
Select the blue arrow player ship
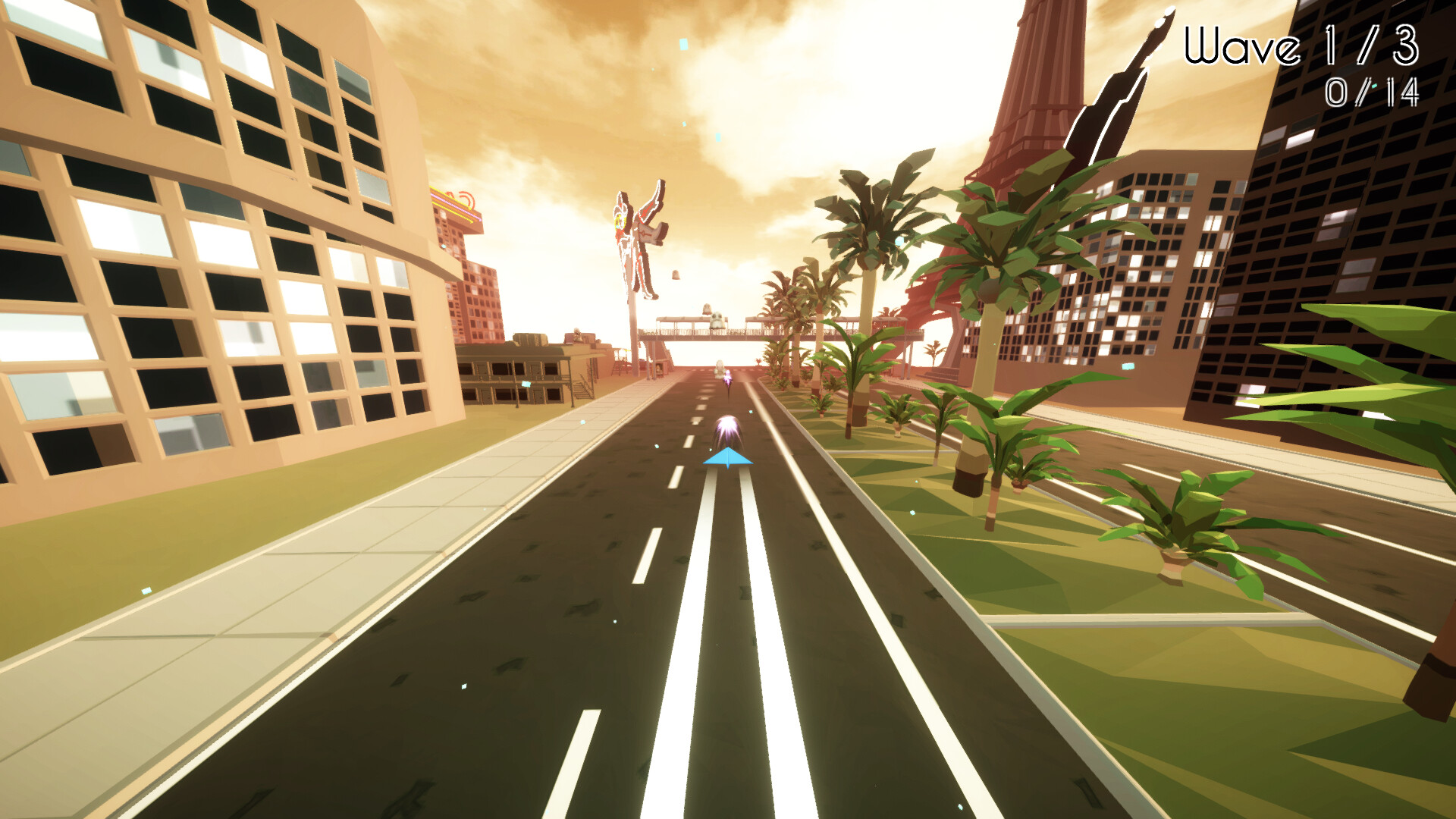tap(728, 458)
